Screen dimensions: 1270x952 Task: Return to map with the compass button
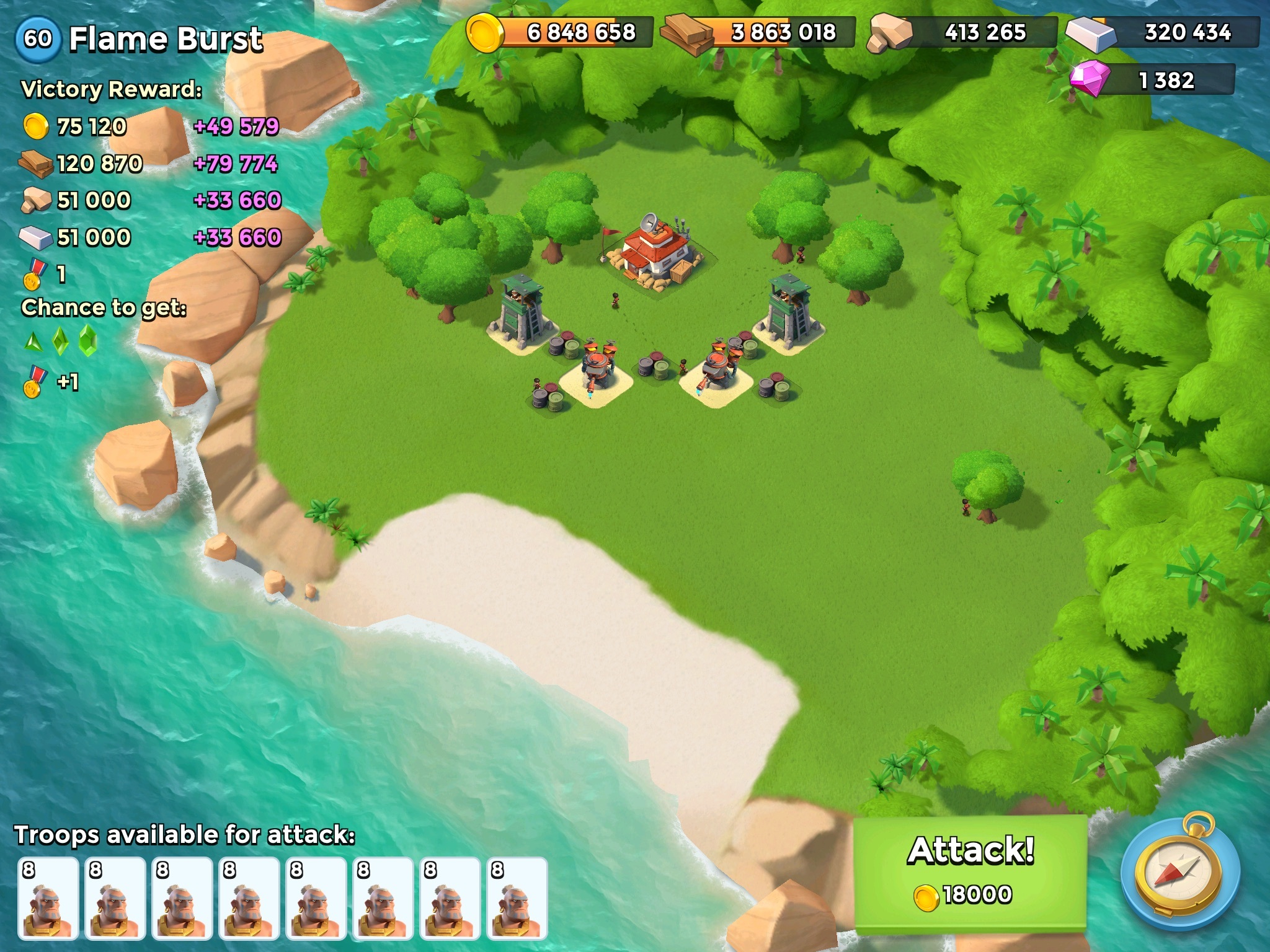point(1179,873)
